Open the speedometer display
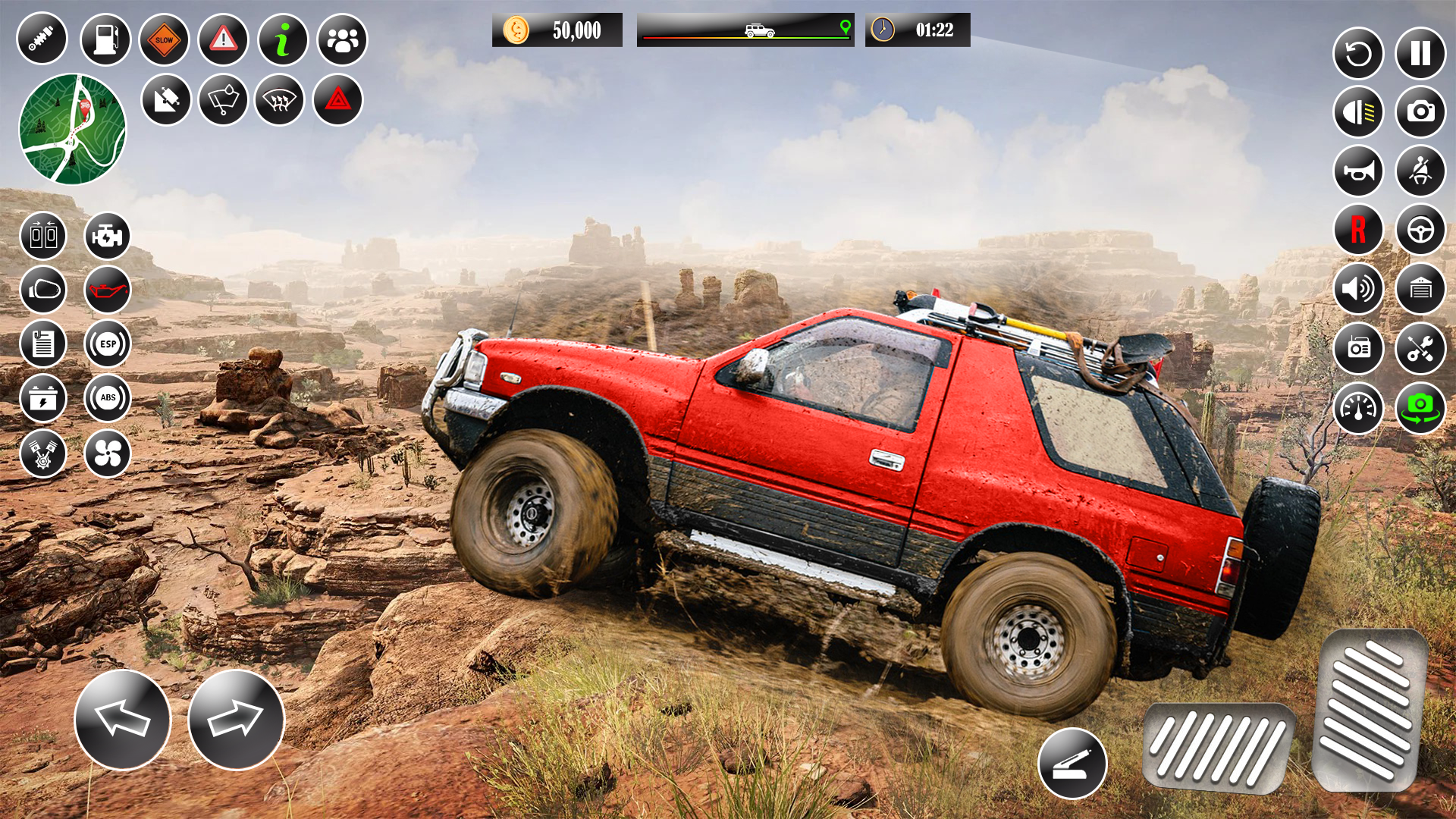1456x819 pixels. (1360, 407)
